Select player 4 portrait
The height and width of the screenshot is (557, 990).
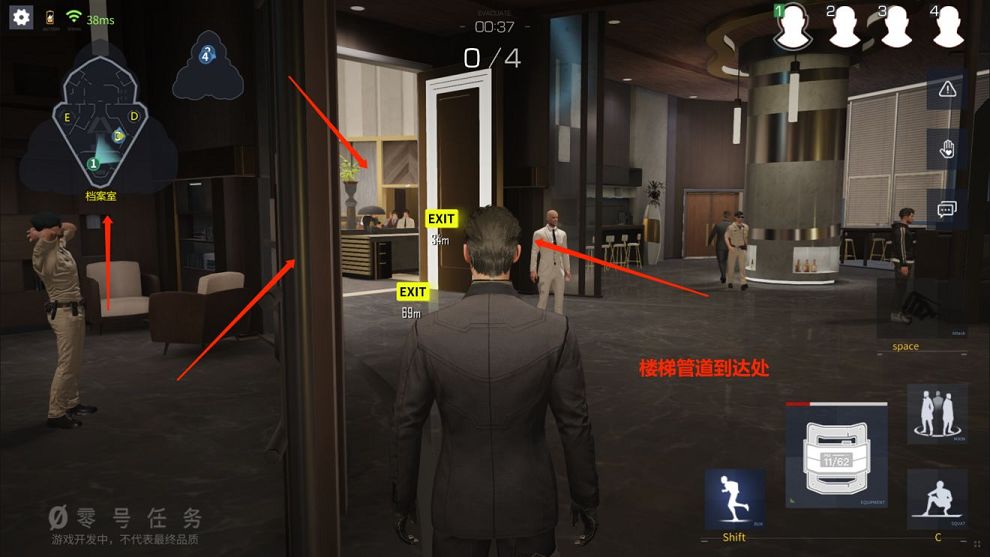tap(948, 28)
